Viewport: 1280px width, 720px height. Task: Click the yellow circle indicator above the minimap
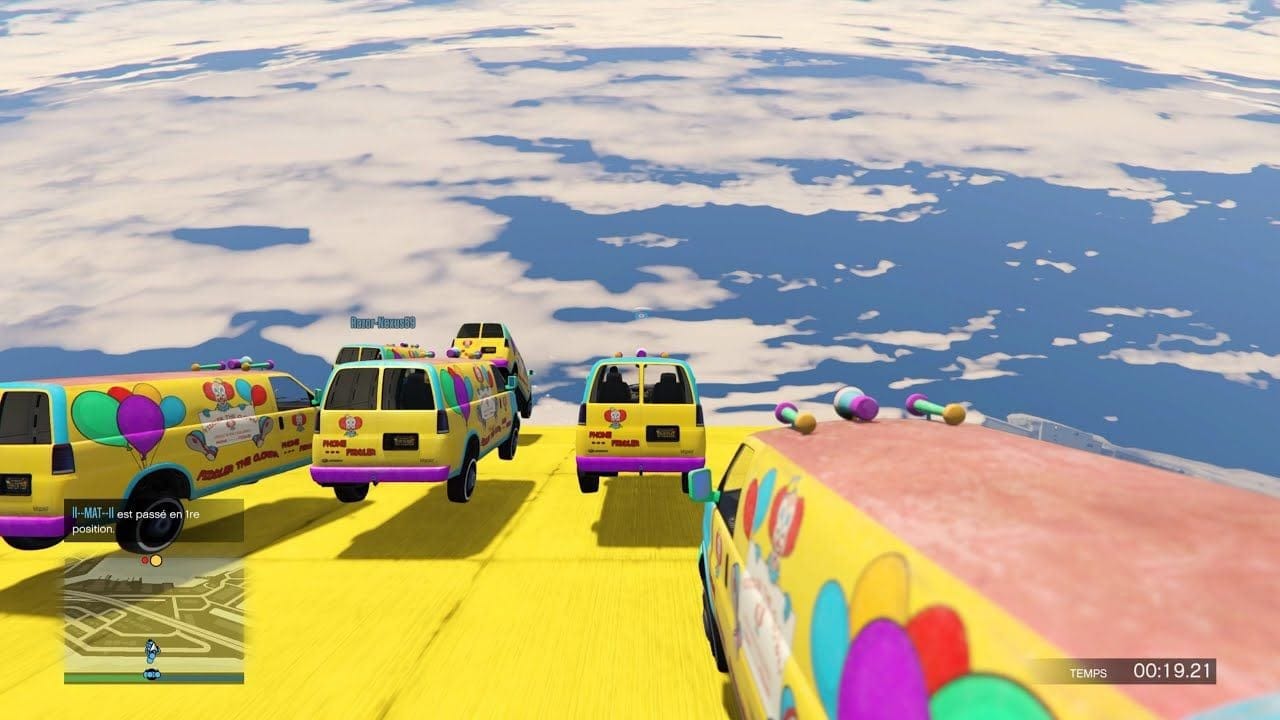pos(157,561)
